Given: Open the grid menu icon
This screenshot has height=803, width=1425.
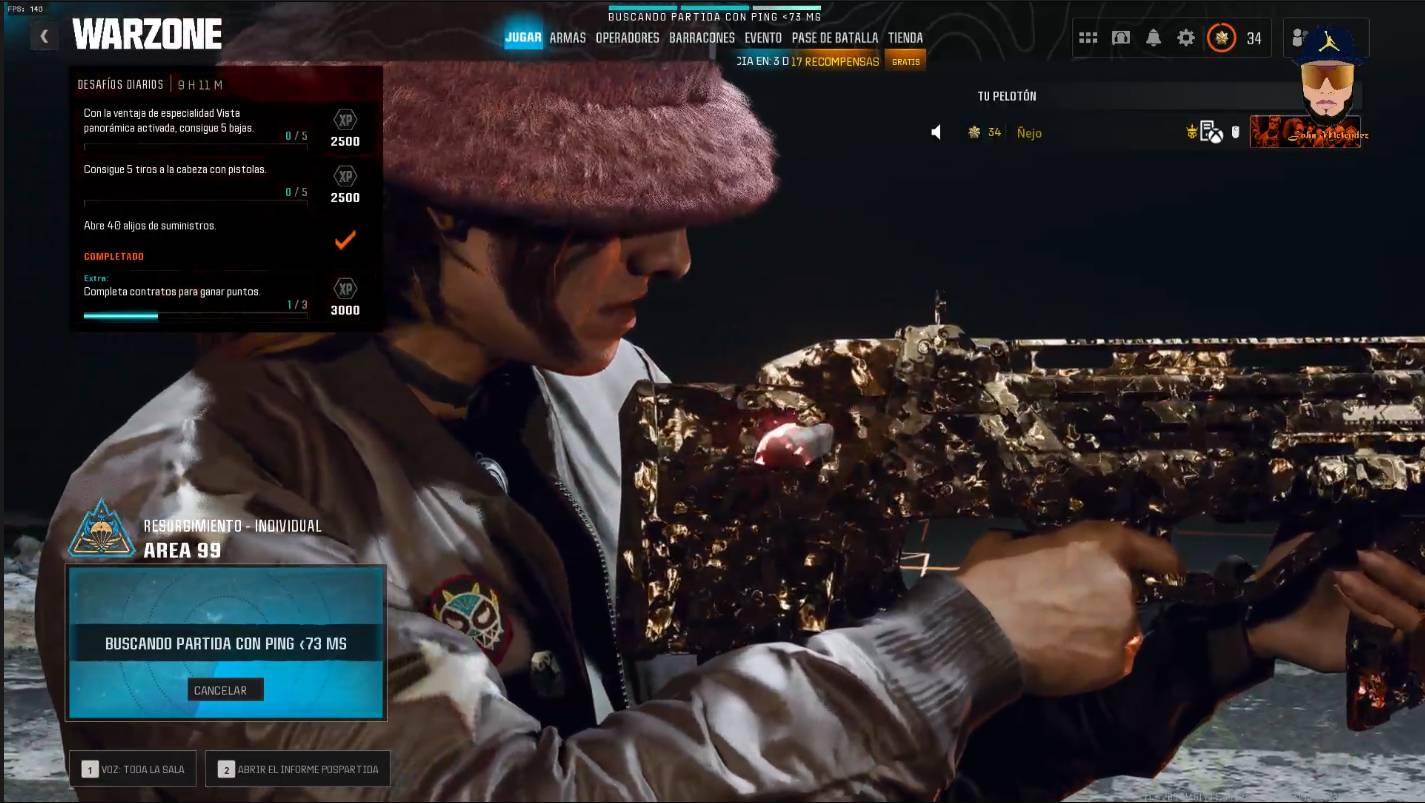Looking at the screenshot, I should [1088, 38].
